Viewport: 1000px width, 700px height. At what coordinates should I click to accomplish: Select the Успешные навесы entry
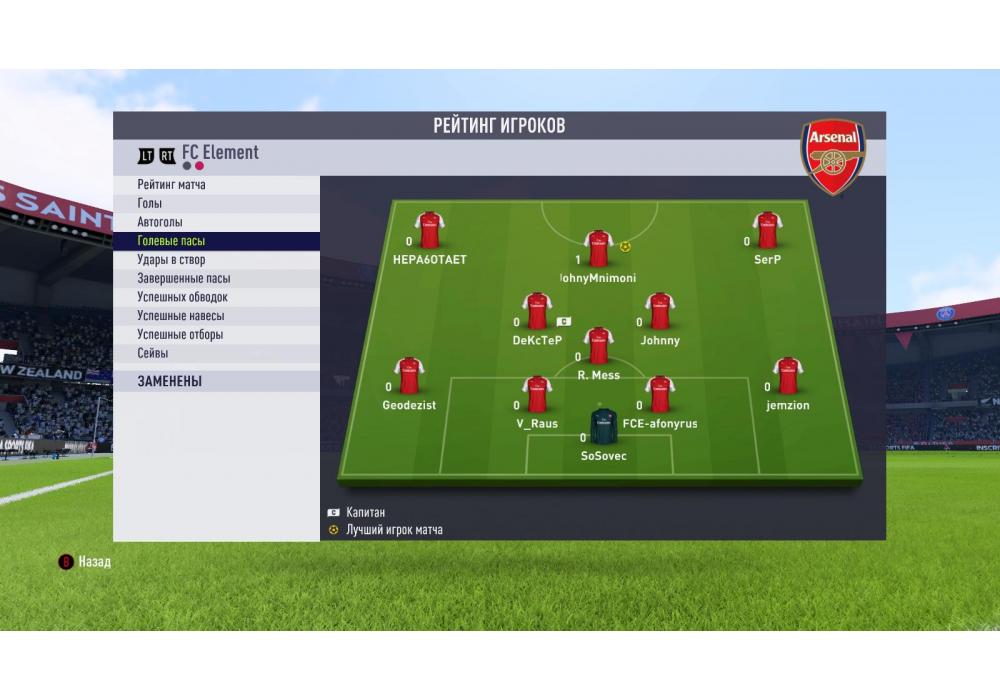coord(180,316)
